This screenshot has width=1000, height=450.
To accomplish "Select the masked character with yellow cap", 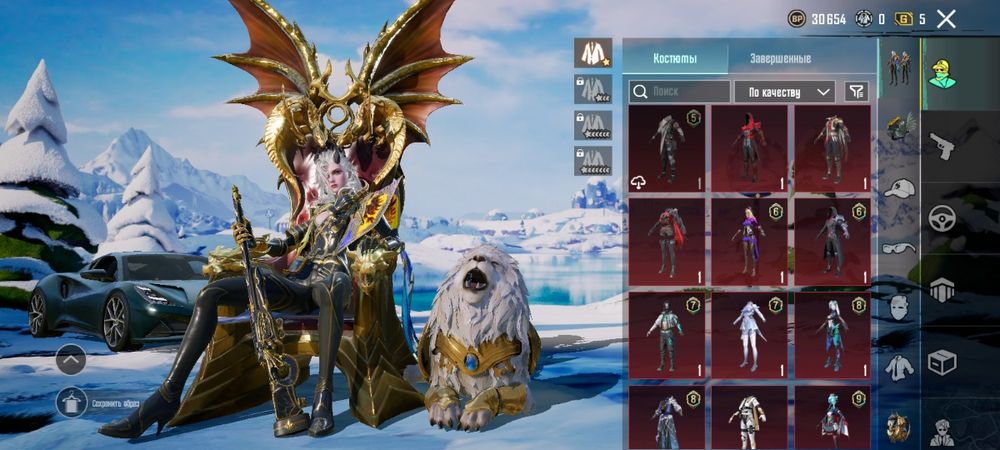I will 942,72.
